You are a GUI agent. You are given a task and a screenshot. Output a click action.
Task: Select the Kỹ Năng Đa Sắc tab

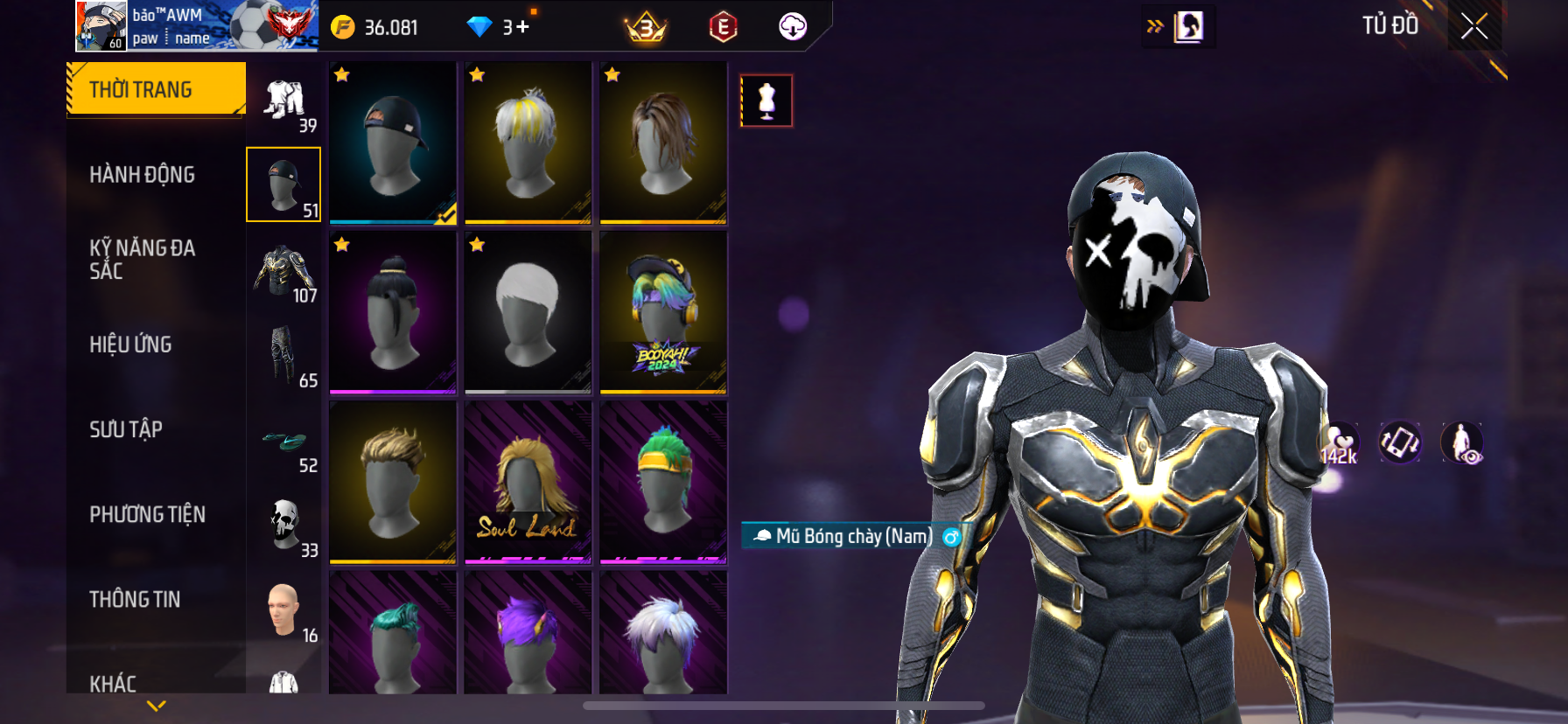click(142, 260)
